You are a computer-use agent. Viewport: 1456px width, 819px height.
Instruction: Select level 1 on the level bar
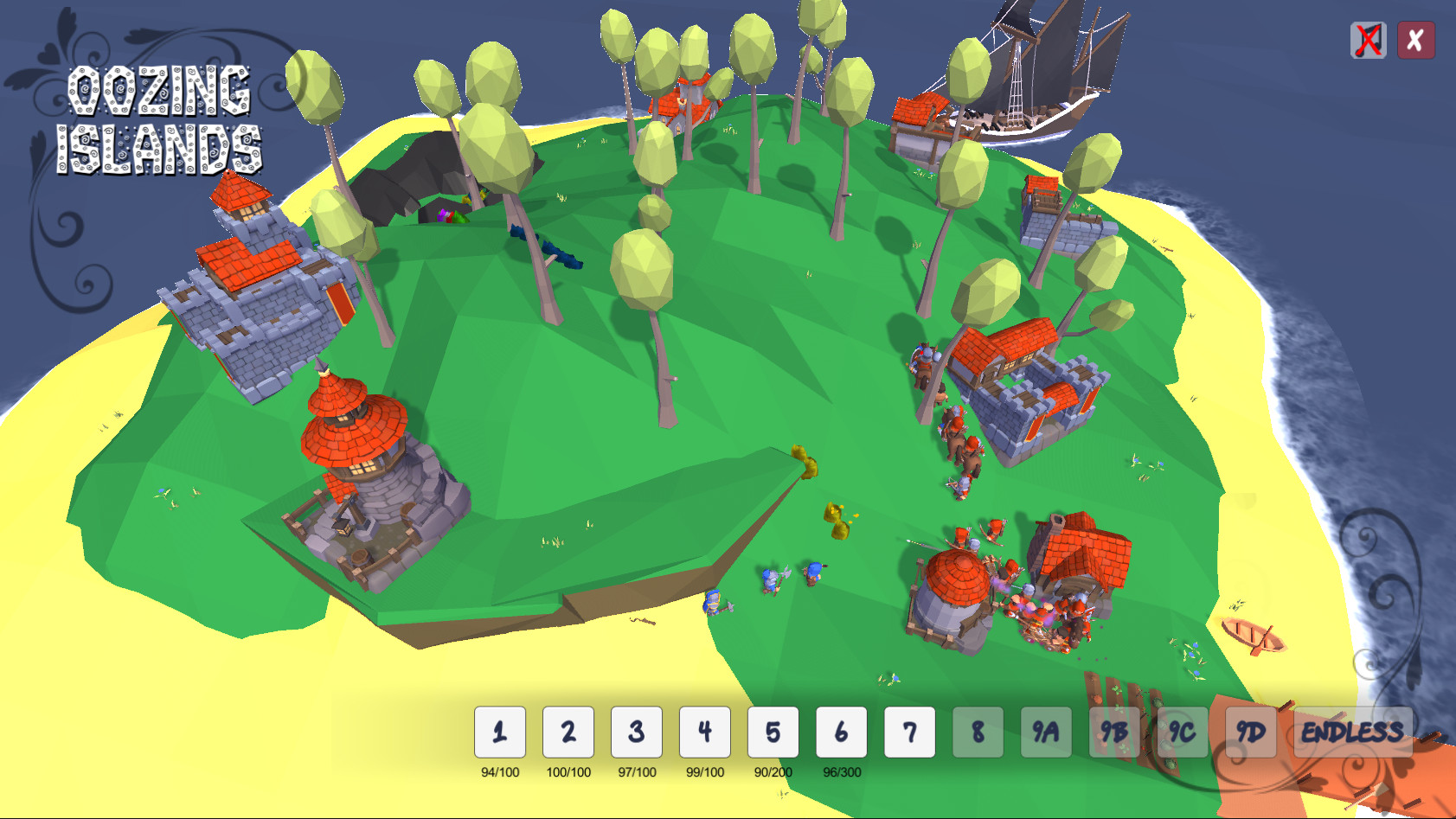click(x=499, y=731)
